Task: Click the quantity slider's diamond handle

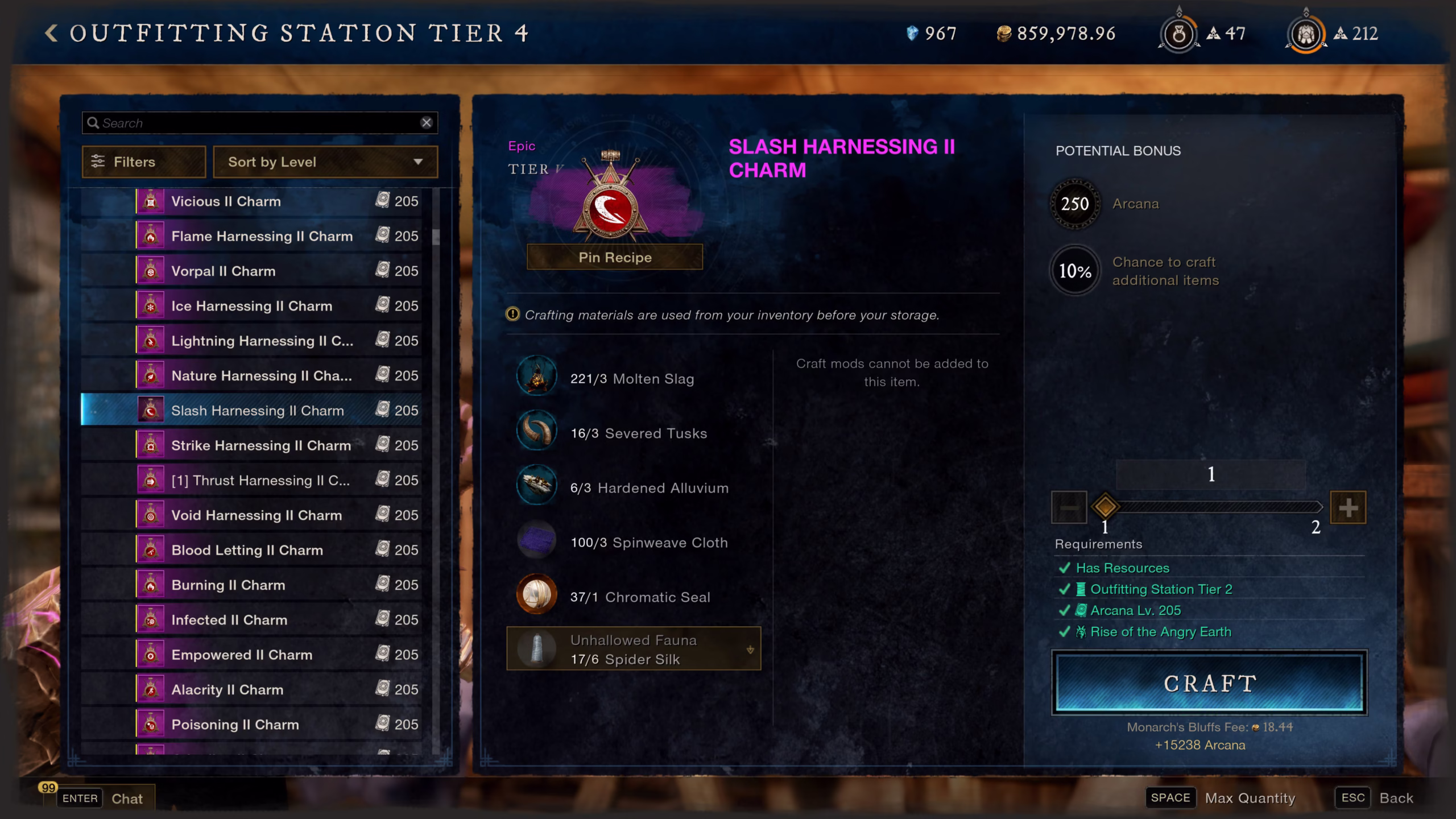Action: pos(1105,506)
